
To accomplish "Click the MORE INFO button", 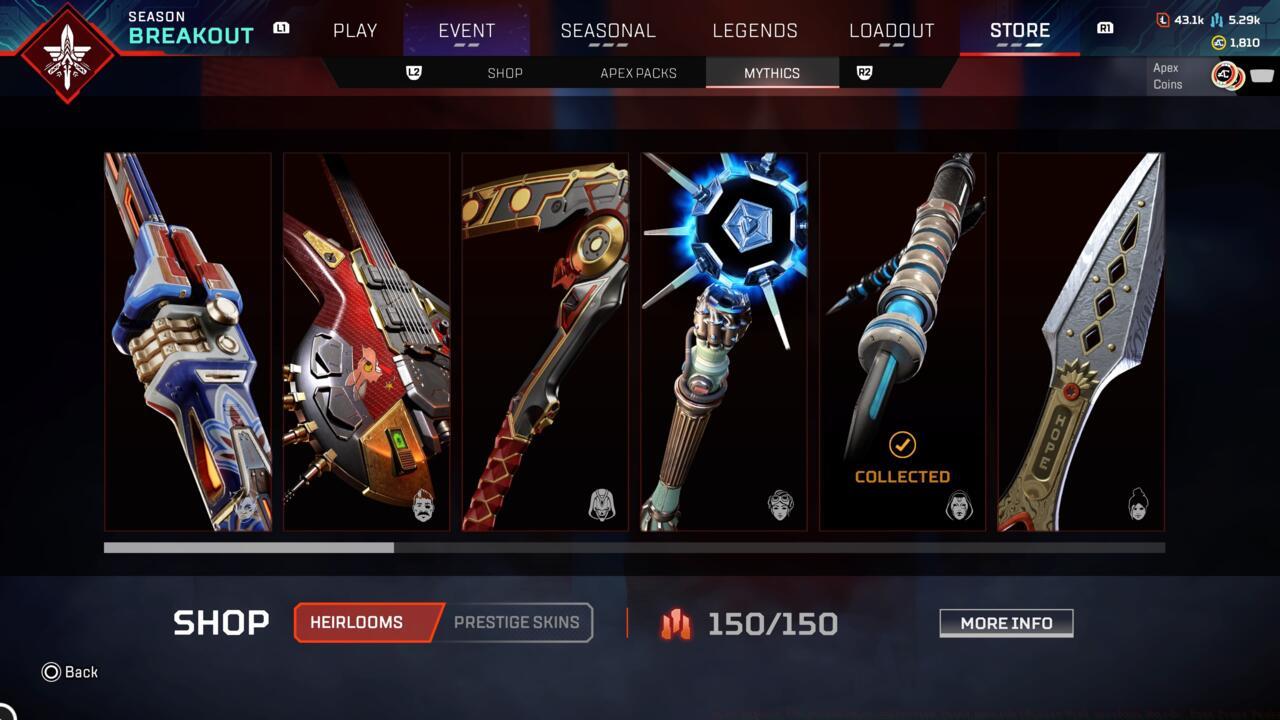I will pos(1006,623).
